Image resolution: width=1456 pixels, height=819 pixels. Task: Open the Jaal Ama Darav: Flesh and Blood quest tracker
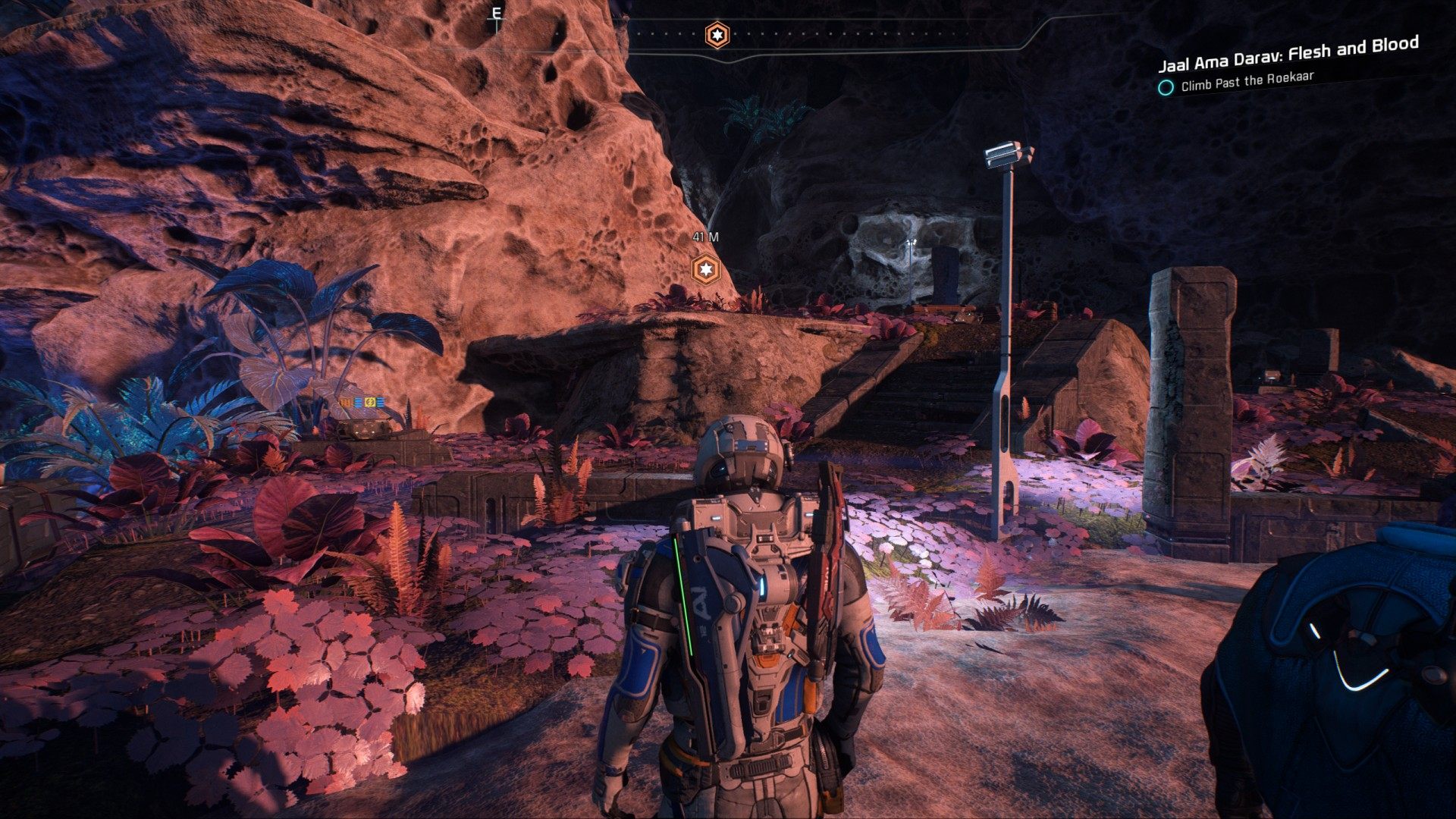1288,53
